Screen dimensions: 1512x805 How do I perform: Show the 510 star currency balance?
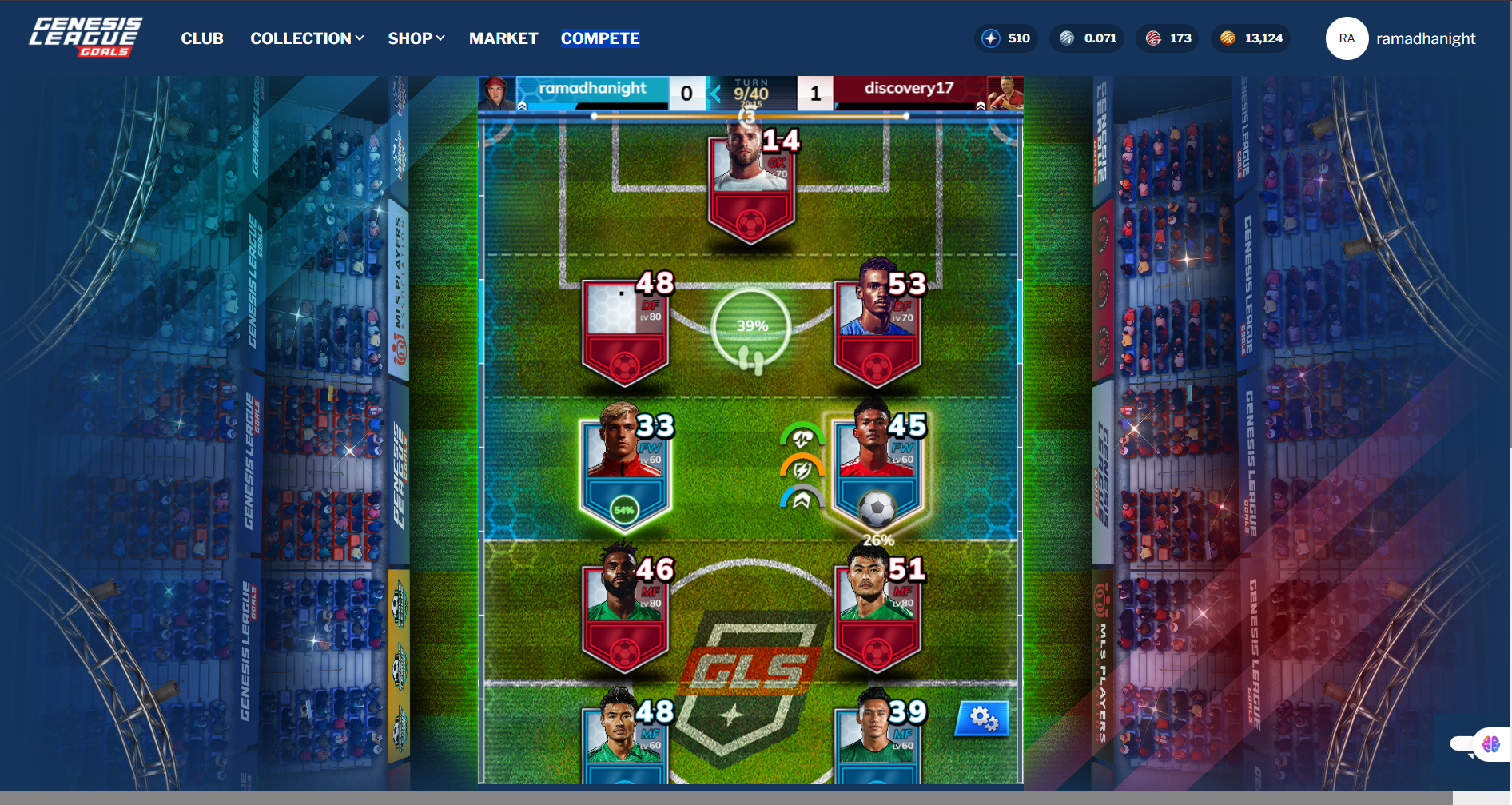tap(1006, 38)
